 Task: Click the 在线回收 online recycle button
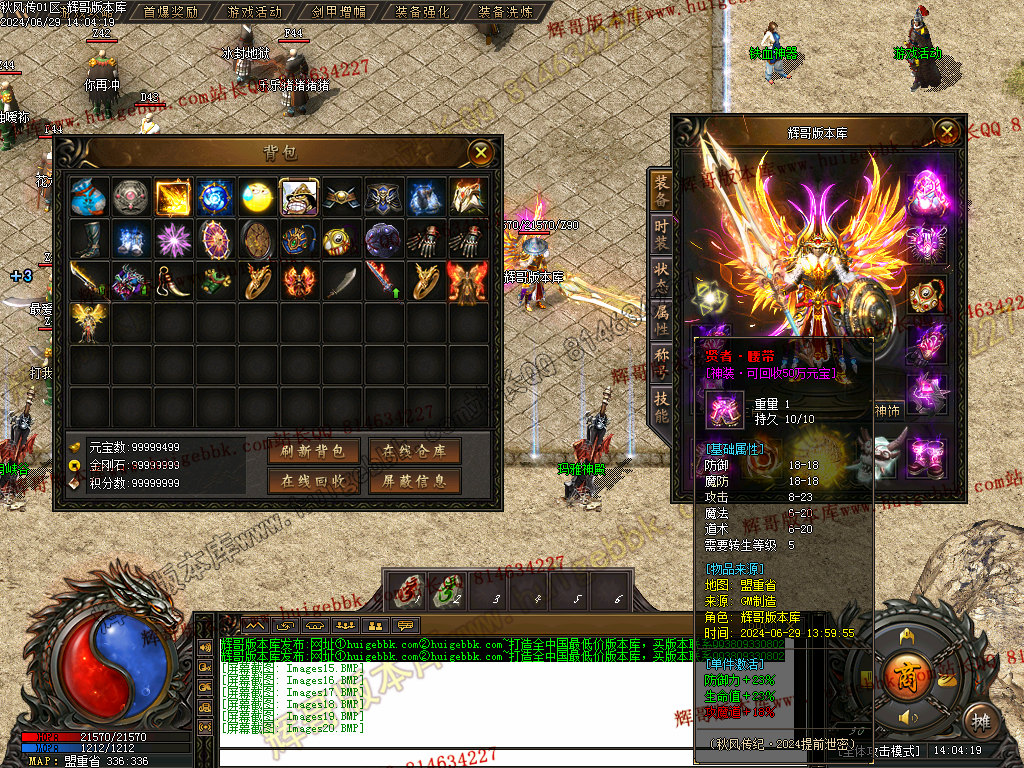coord(313,481)
